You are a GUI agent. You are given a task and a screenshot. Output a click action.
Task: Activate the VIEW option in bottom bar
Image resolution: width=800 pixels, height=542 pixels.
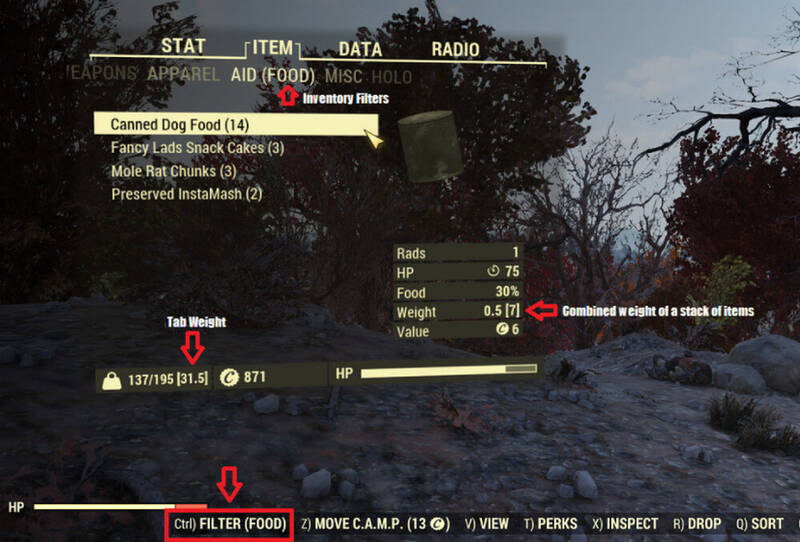point(487,524)
